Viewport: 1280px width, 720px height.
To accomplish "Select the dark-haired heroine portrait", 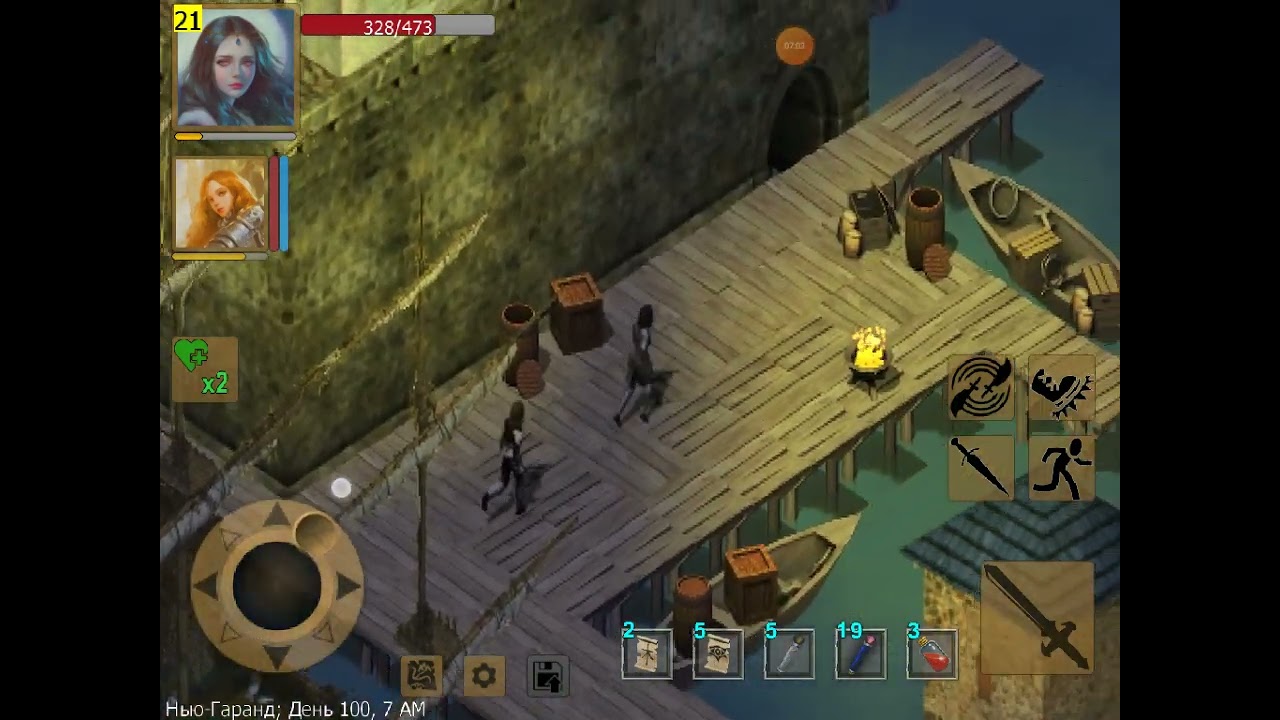I will 236,67.
